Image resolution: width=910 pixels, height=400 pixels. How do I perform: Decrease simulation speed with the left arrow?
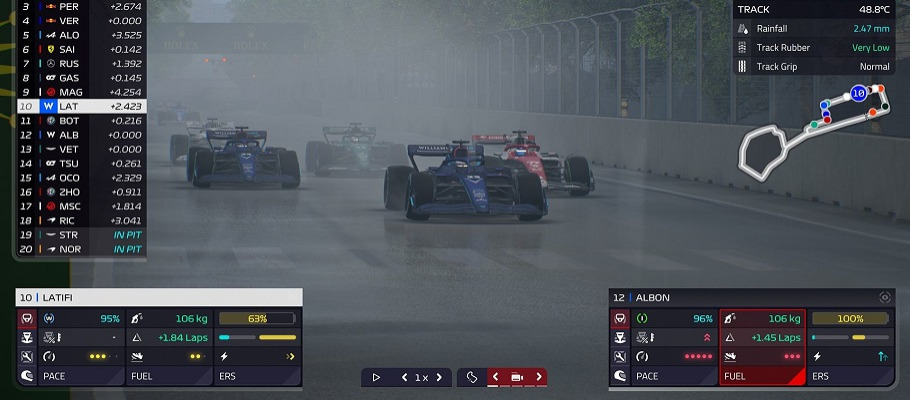(x=404, y=377)
